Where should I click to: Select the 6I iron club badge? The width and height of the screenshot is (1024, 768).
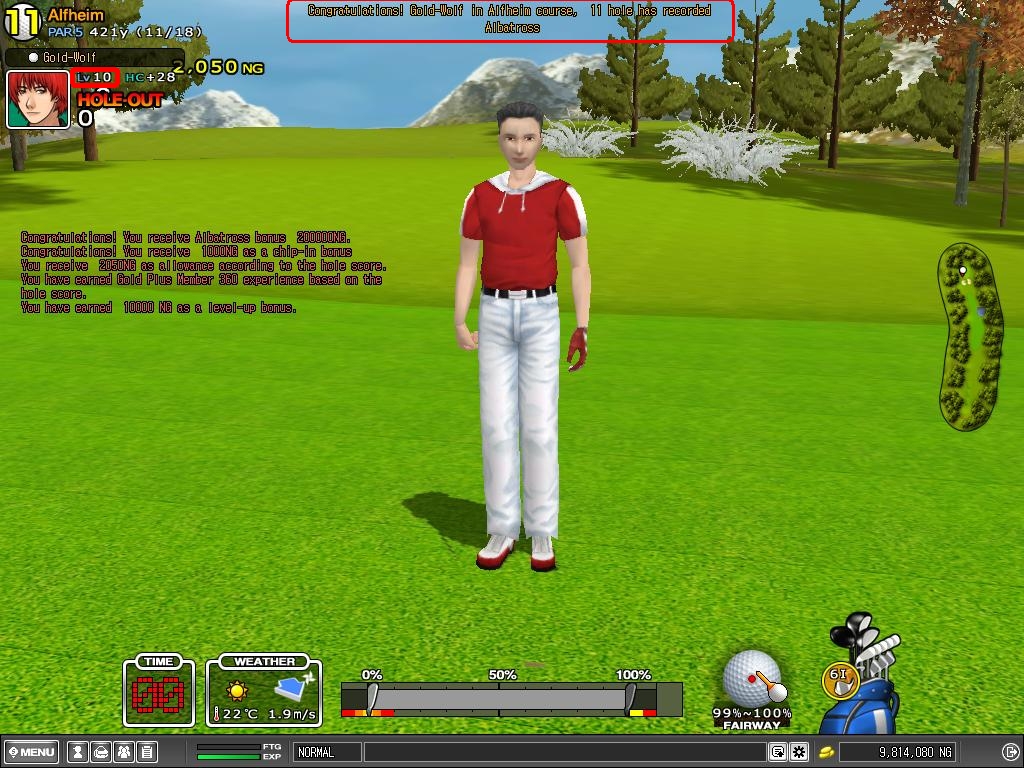(x=841, y=676)
